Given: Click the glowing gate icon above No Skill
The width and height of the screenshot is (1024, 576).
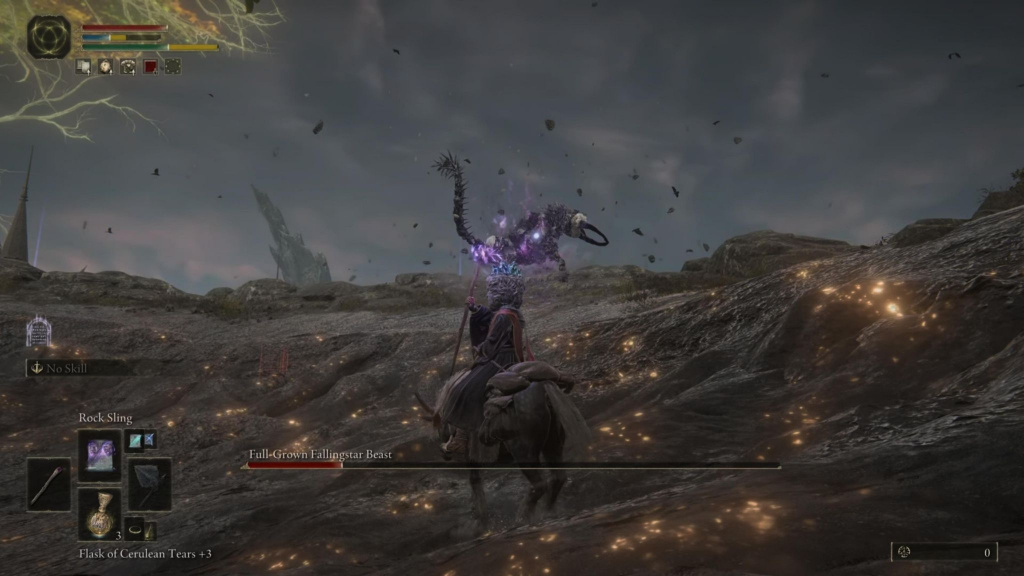Looking at the screenshot, I should 38,332.
